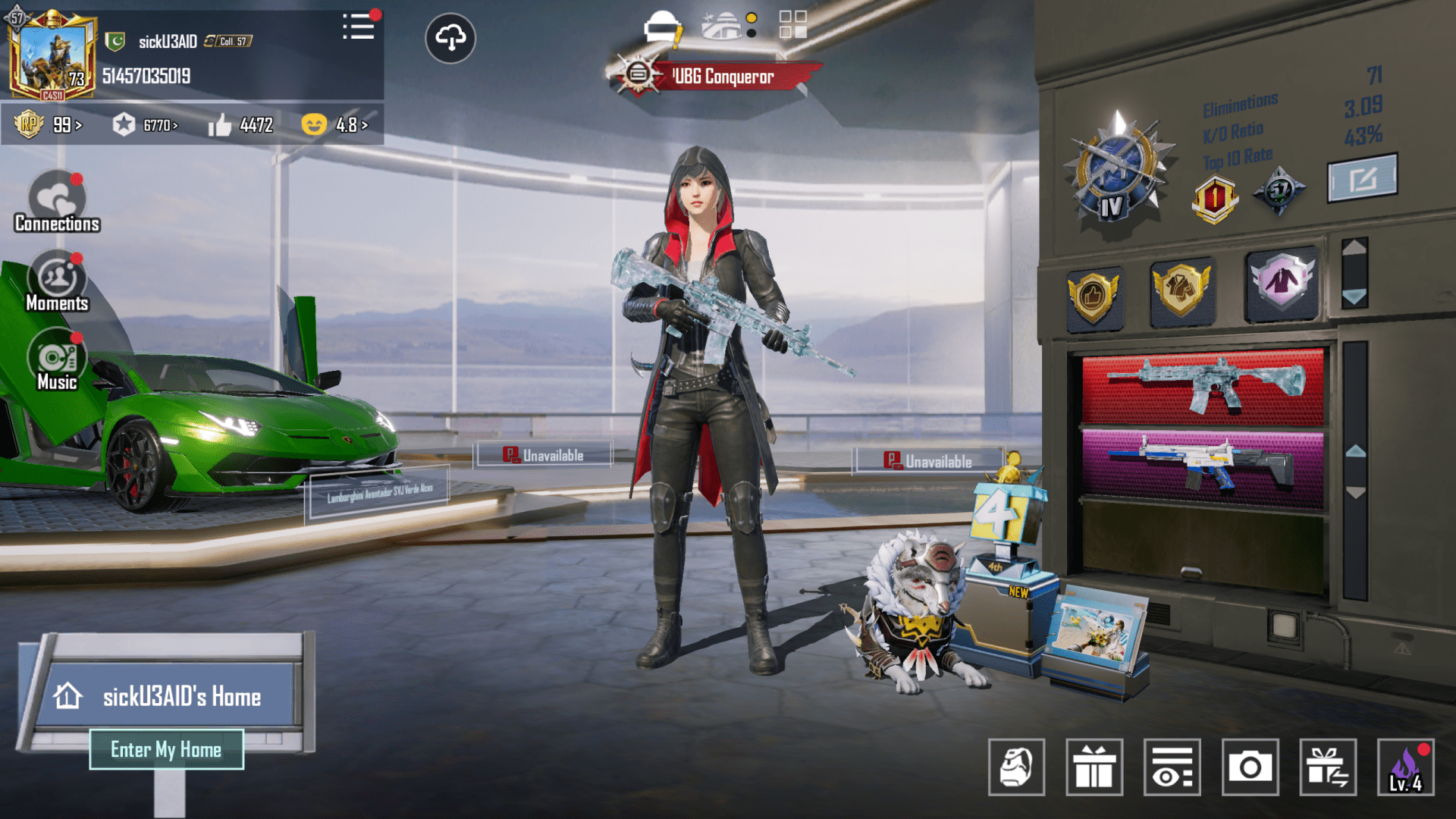
Task: Click the Enter My Home button
Action: 166,749
